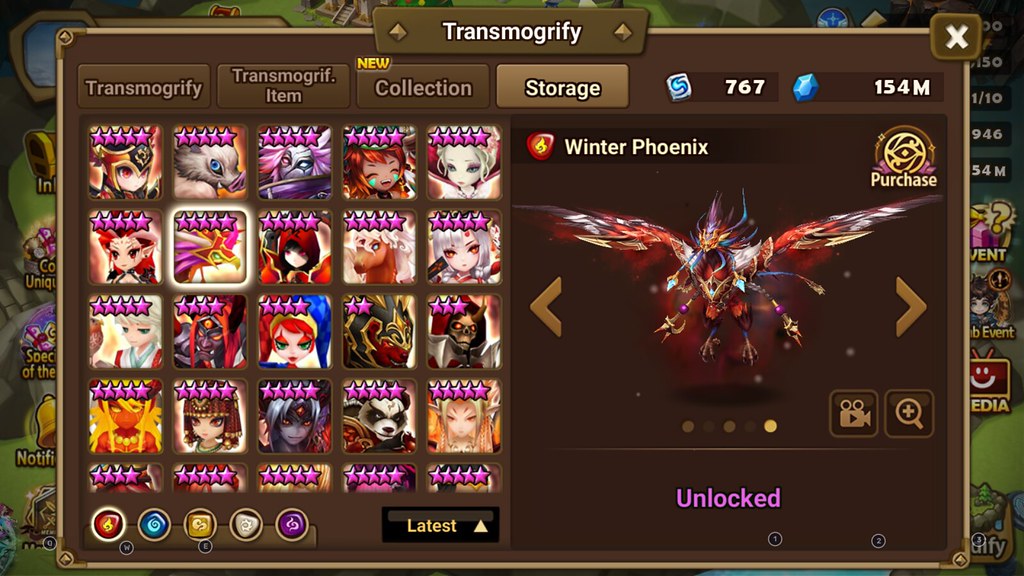Zoom in on the Winter Phoenix model
The image size is (1024, 576).
(x=909, y=413)
